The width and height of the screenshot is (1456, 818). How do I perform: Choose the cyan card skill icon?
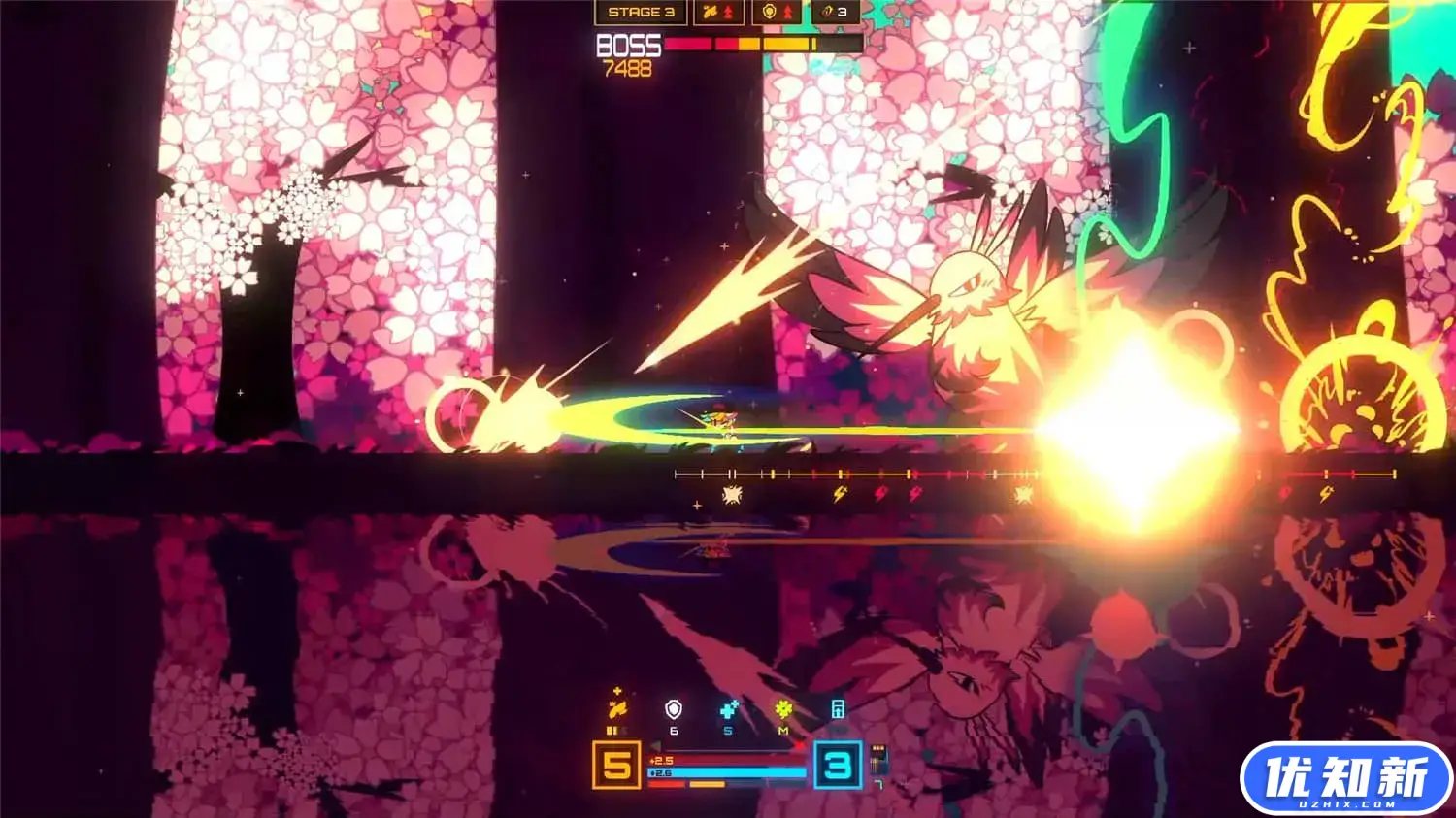click(x=838, y=709)
